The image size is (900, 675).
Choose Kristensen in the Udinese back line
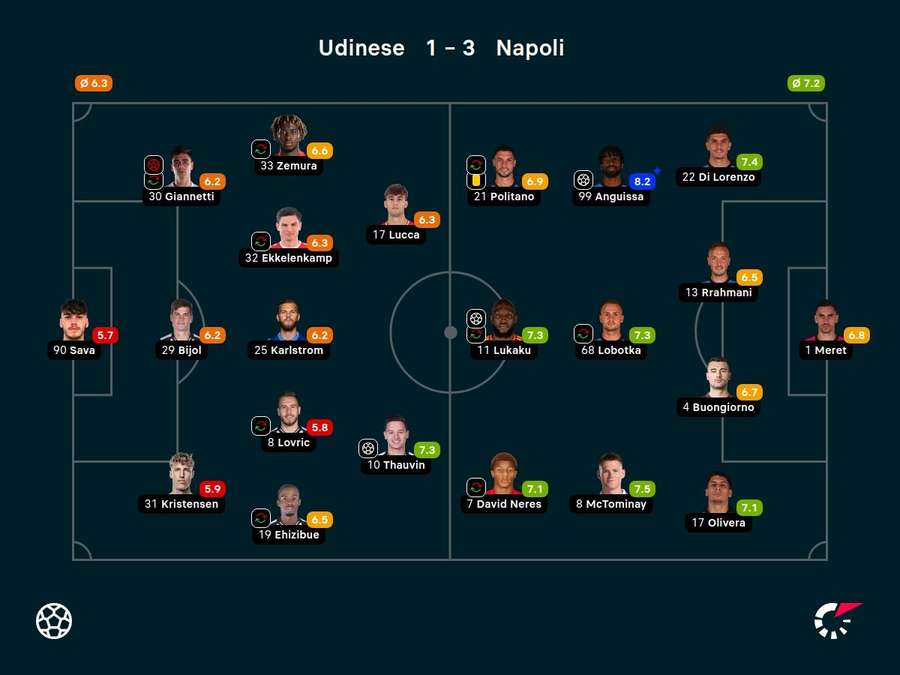point(181,474)
